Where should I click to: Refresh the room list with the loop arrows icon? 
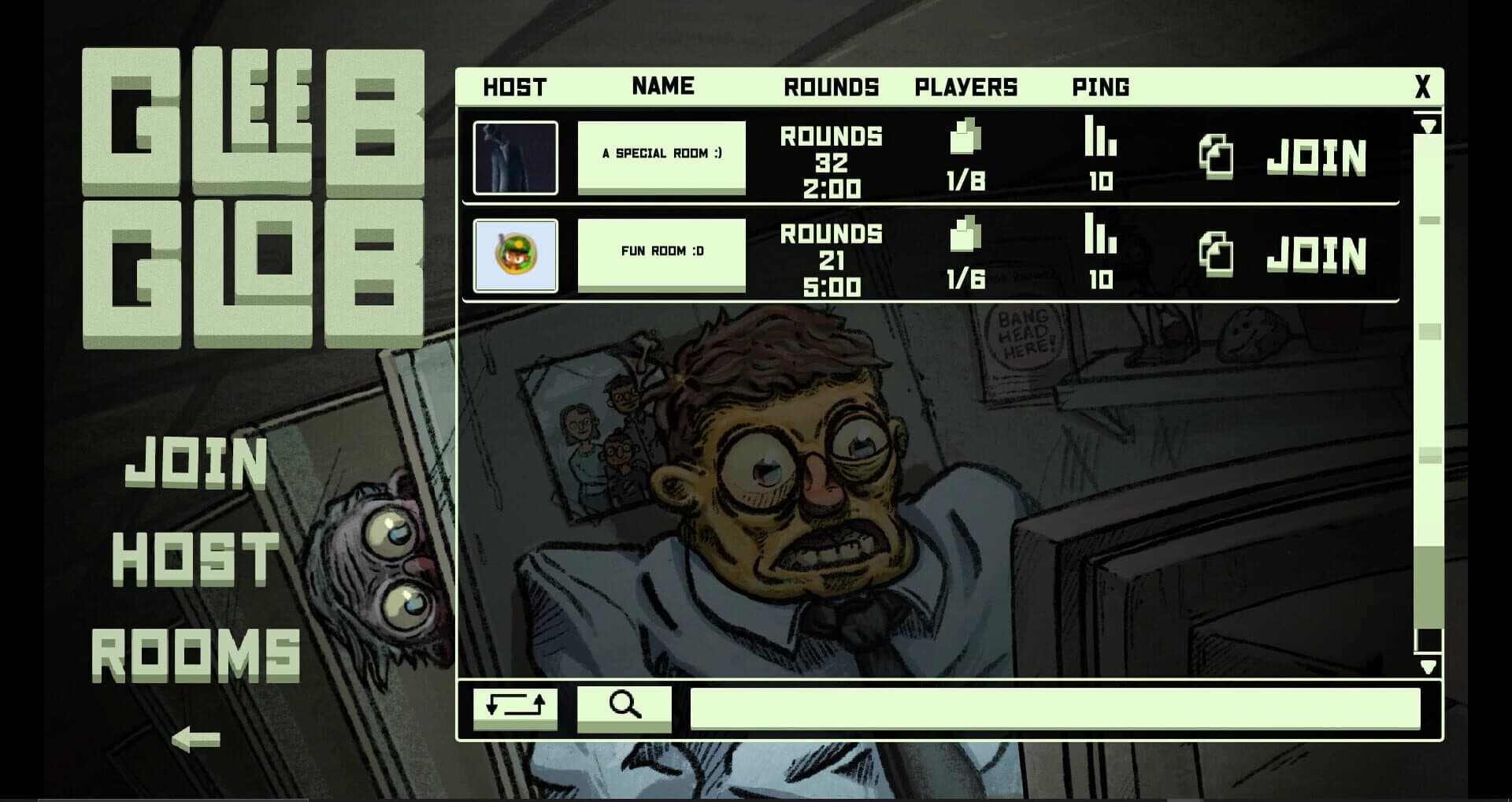516,707
